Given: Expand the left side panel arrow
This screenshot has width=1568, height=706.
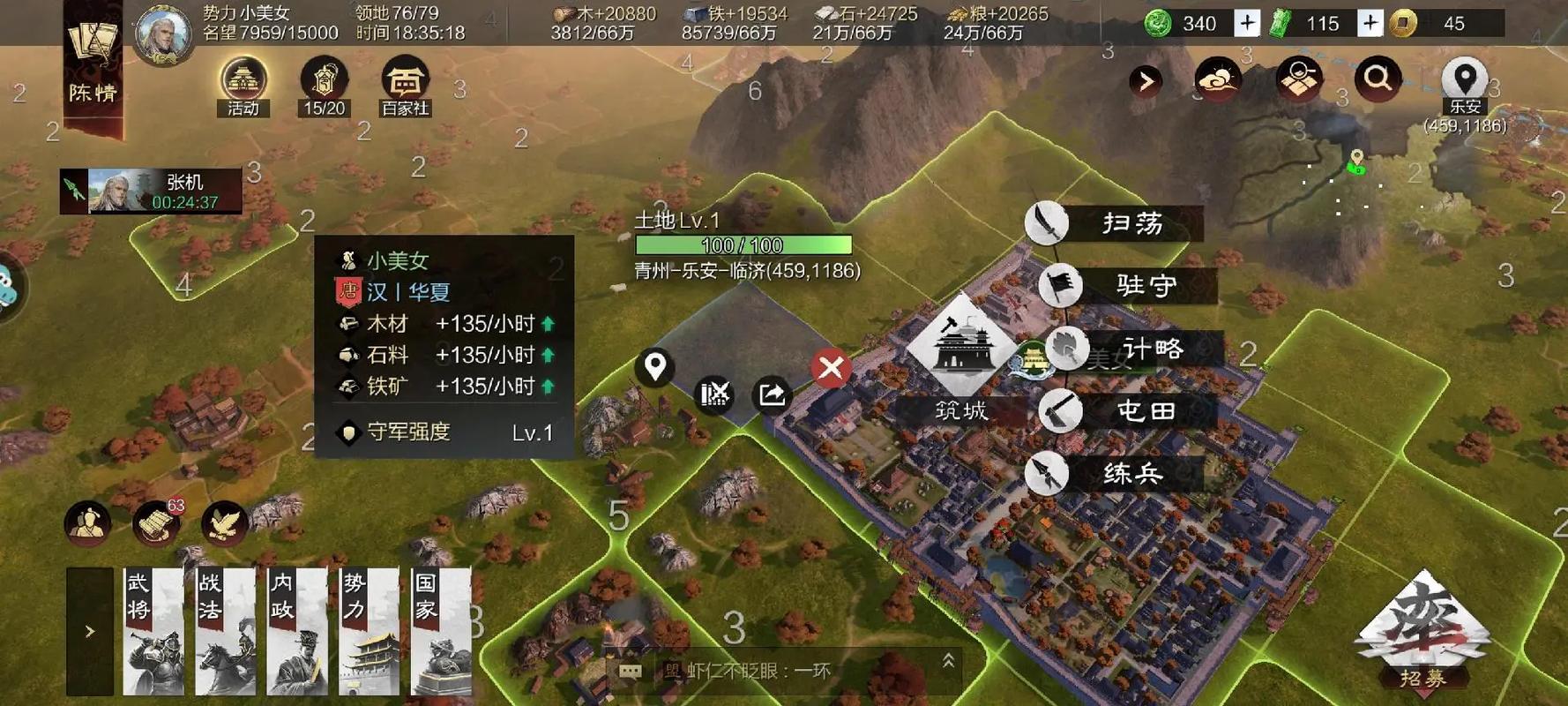Looking at the screenshot, I should (x=89, y=631).
